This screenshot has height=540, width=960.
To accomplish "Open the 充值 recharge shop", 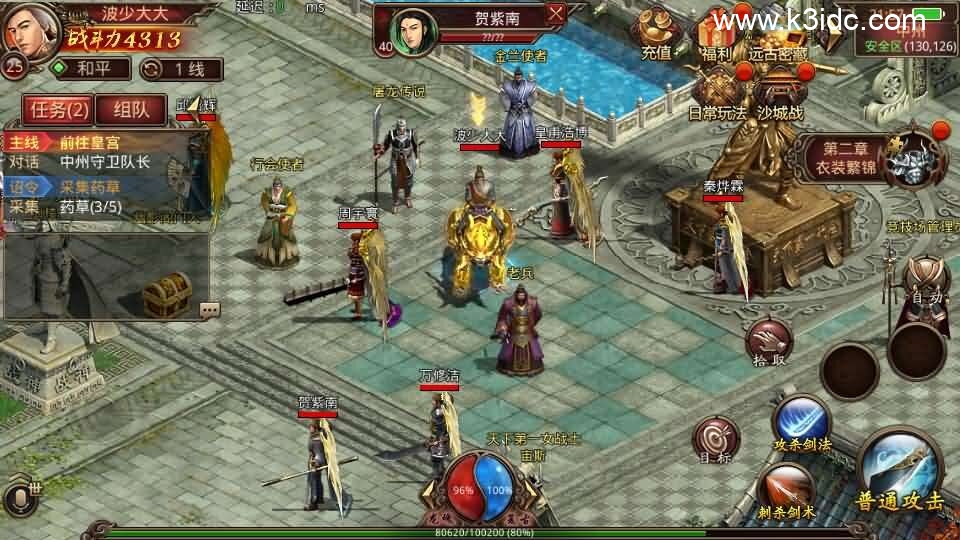I will coord(657,34).
